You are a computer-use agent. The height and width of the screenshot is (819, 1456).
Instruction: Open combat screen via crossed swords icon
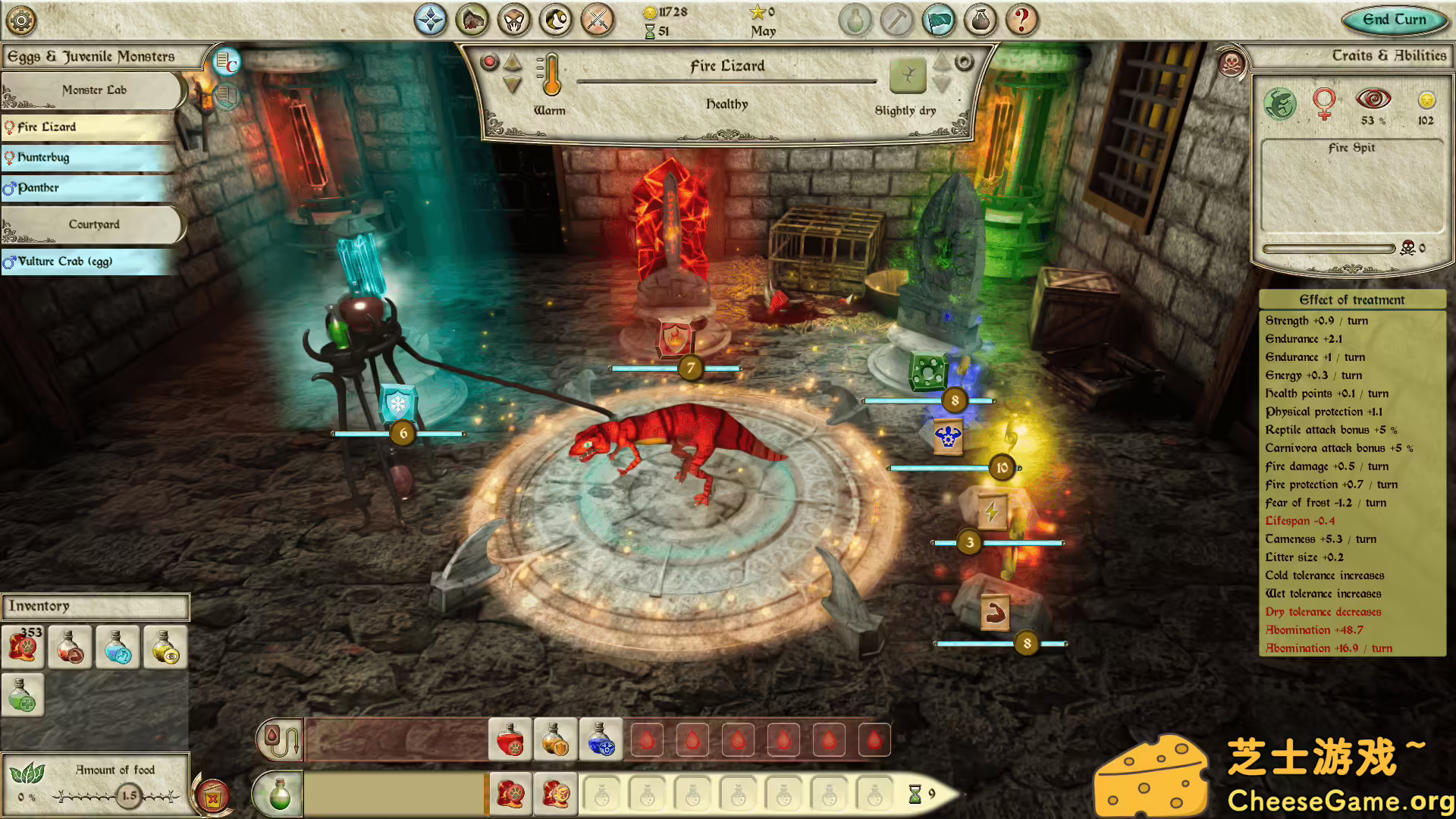tap(598, 20)
